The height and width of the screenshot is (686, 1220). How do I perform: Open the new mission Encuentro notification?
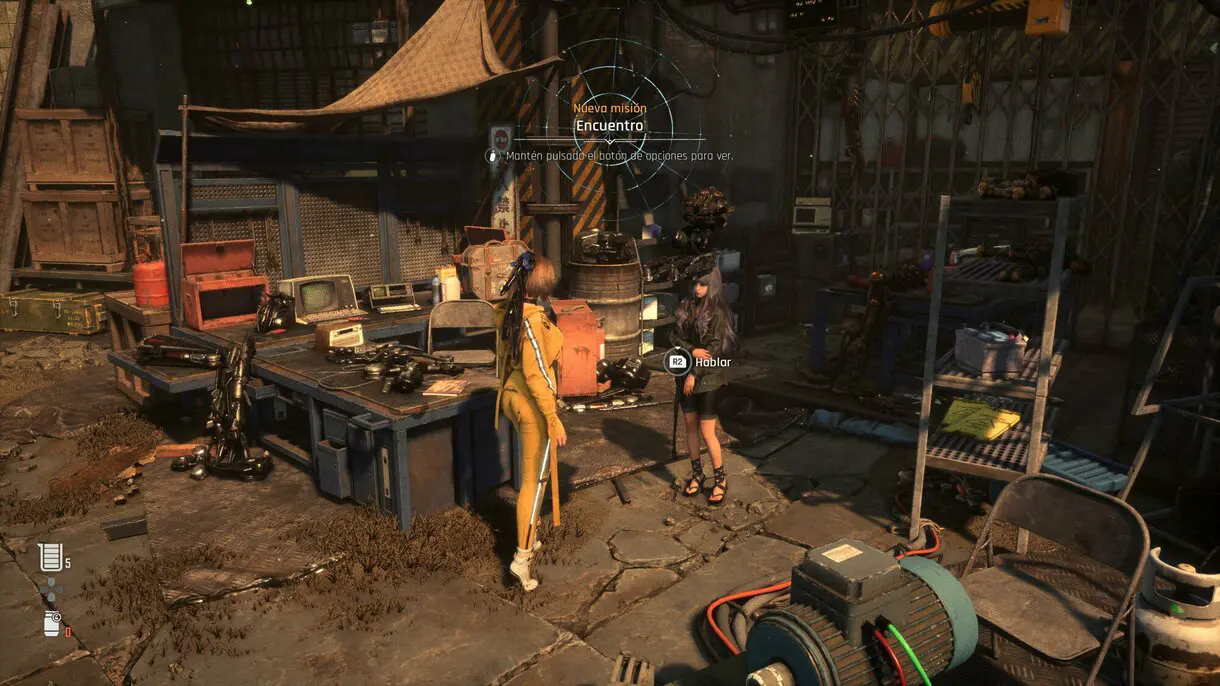[609, 126]
